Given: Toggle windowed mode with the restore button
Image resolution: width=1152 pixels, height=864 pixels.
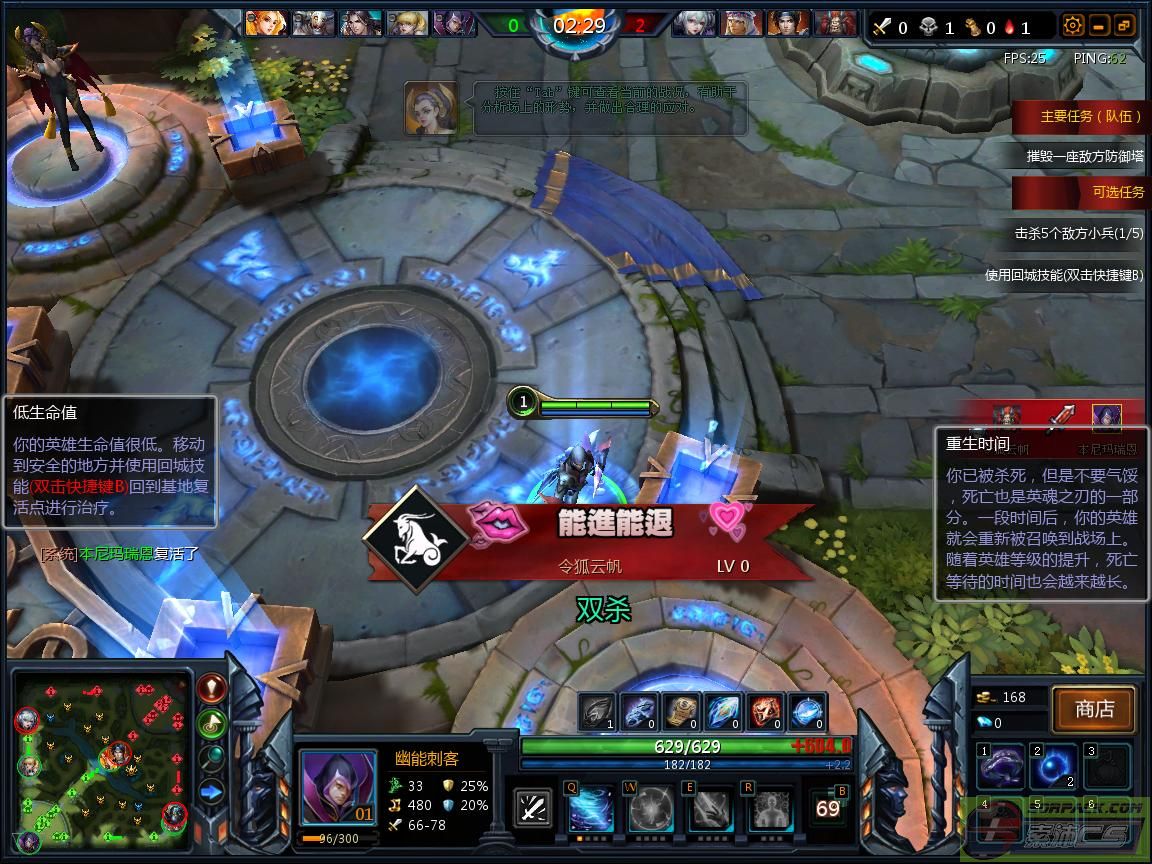Looking at the screenshot, I should point(1124,26).
